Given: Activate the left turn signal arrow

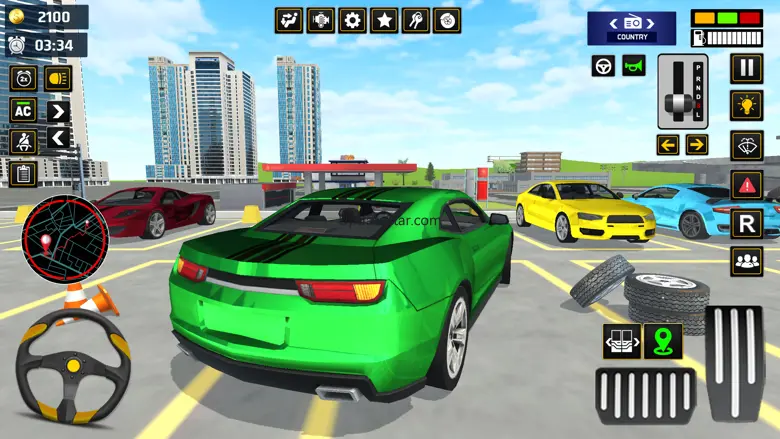Looking at the screenshot, I should 667,145.
